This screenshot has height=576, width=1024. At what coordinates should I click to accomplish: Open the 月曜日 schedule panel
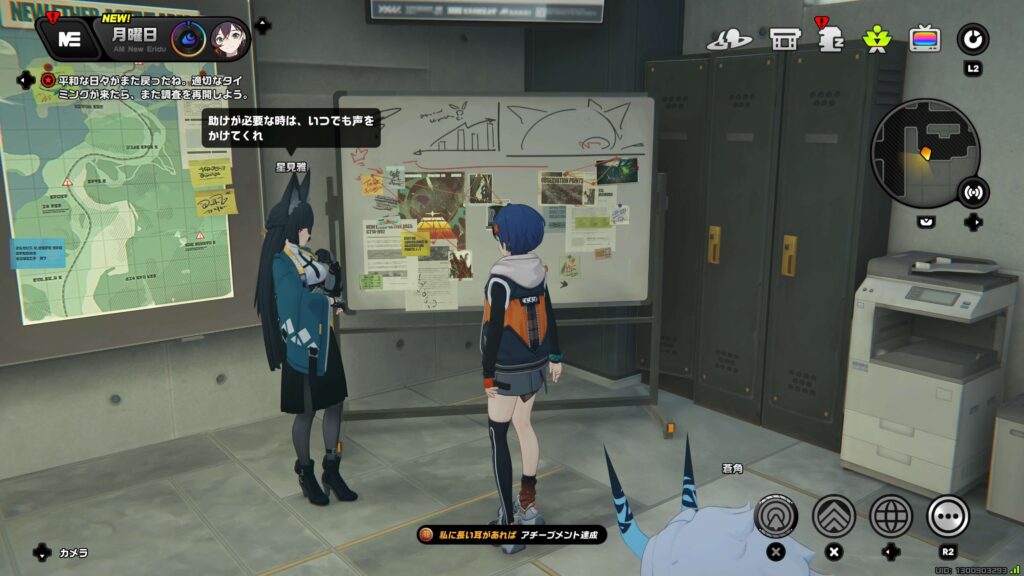(132, 37)
